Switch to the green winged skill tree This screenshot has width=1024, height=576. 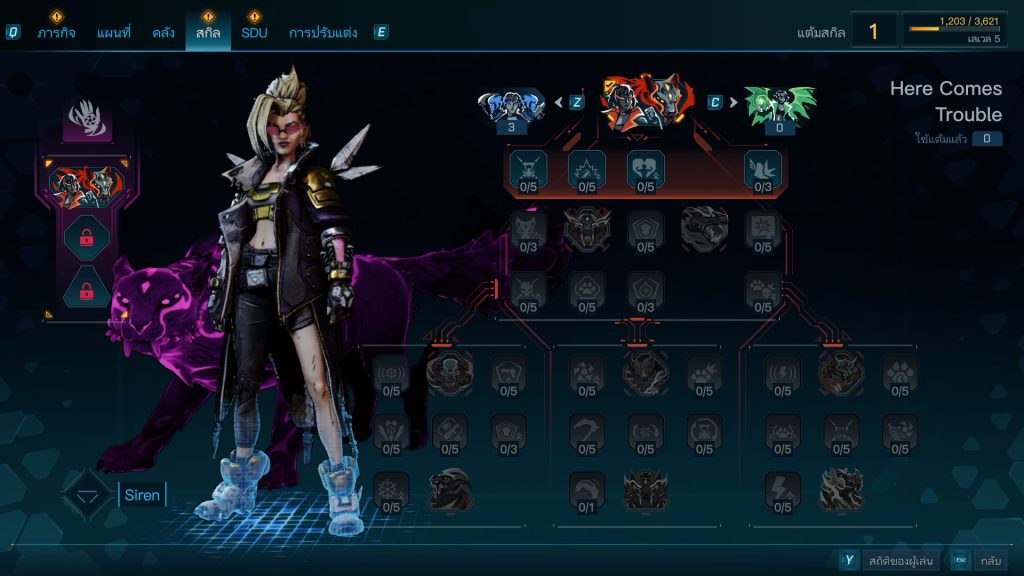pyautogui.click(x=780, y=106)
